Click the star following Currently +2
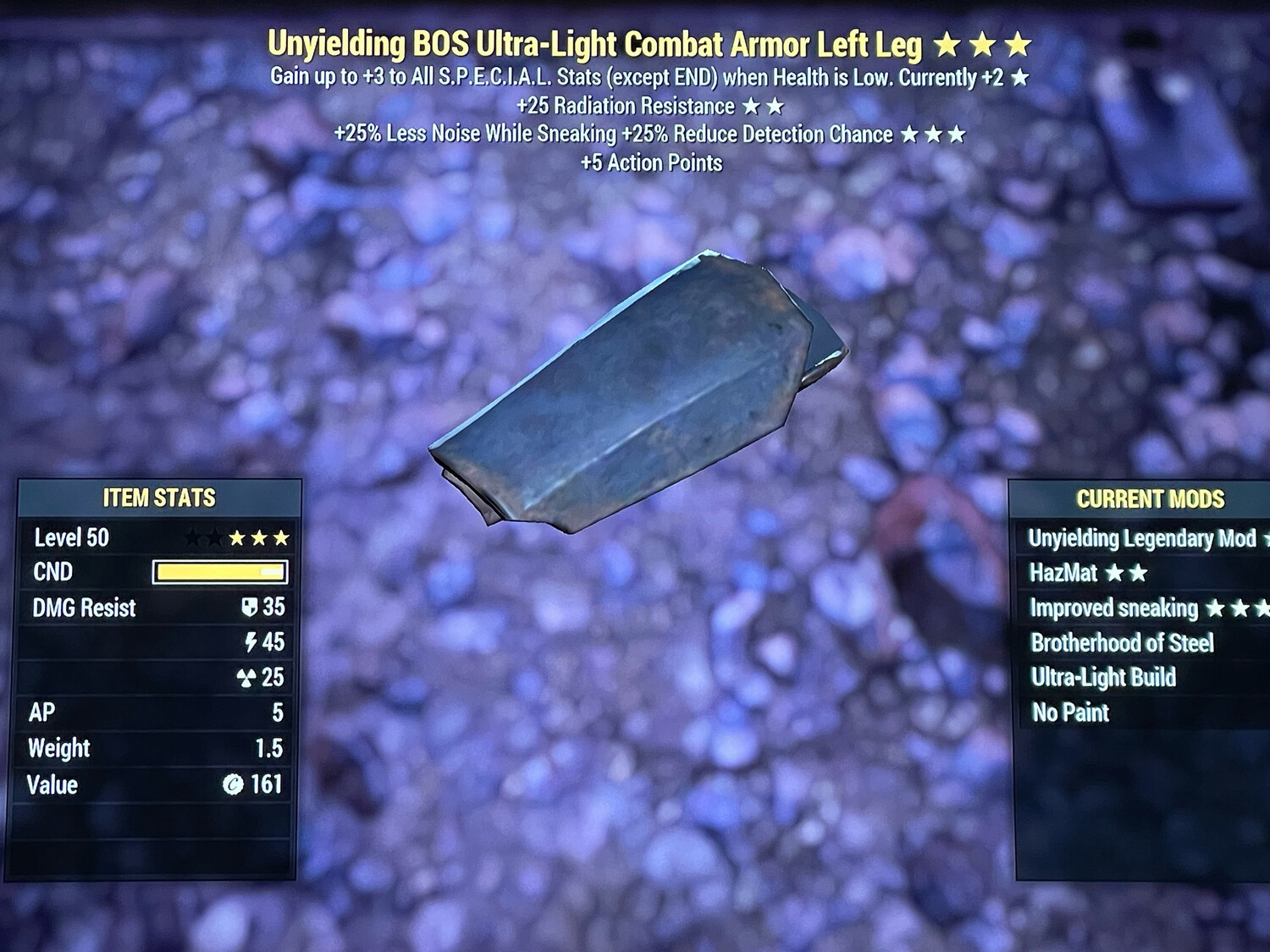Viewport: 1270px width, 952px height. point(1019,78)
